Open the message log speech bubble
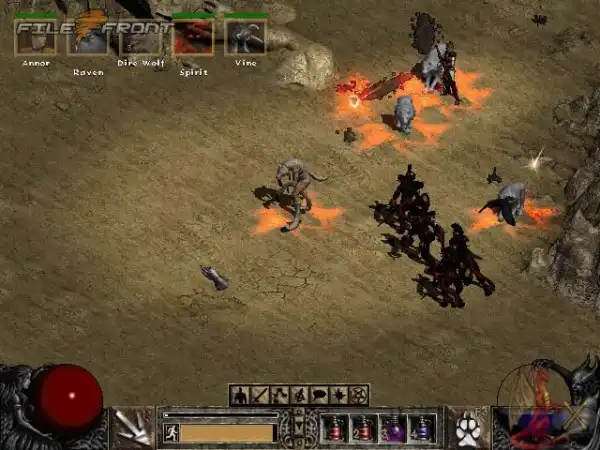The height and width of the screenshot is (450, 600). (320, 395)
